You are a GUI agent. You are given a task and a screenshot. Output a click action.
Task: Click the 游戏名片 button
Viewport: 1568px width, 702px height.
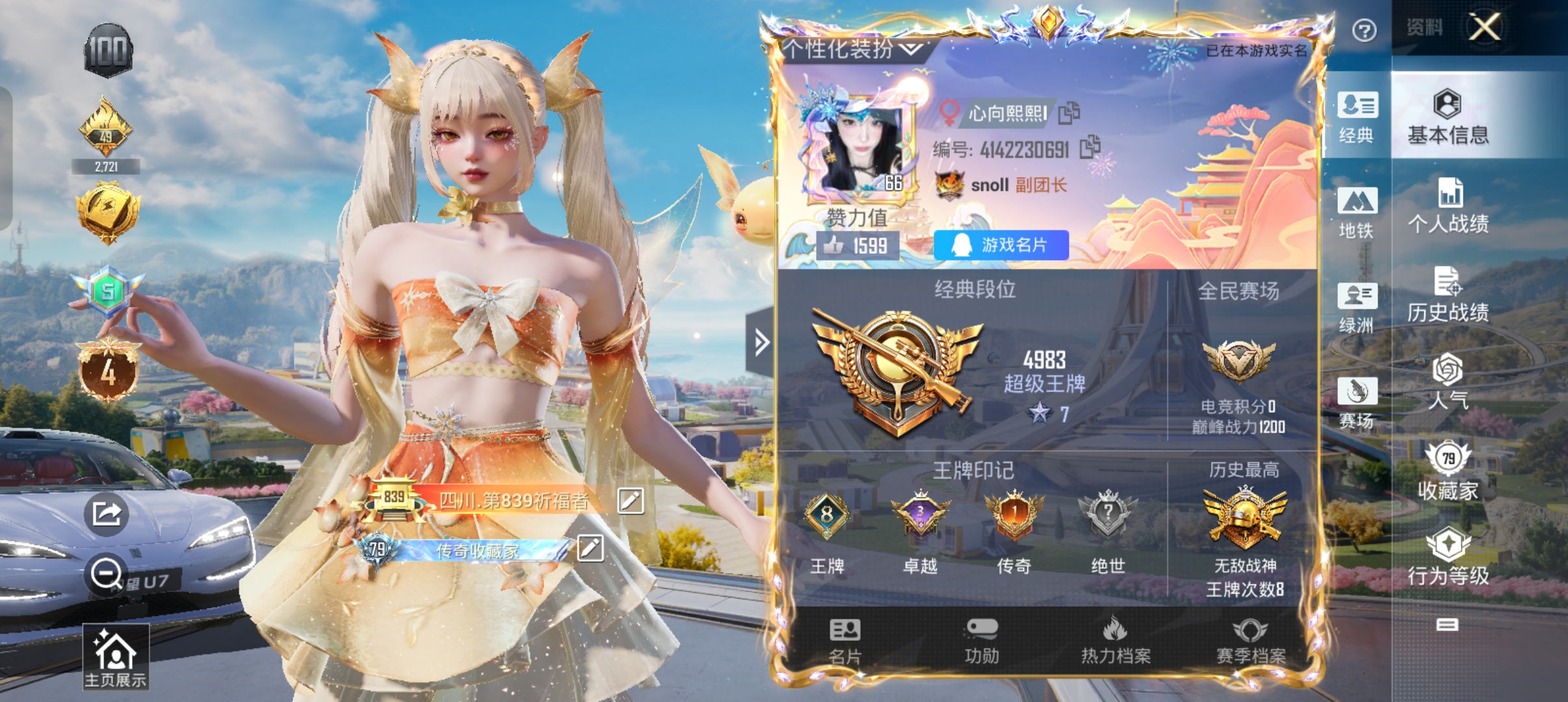click(1000, 245)
